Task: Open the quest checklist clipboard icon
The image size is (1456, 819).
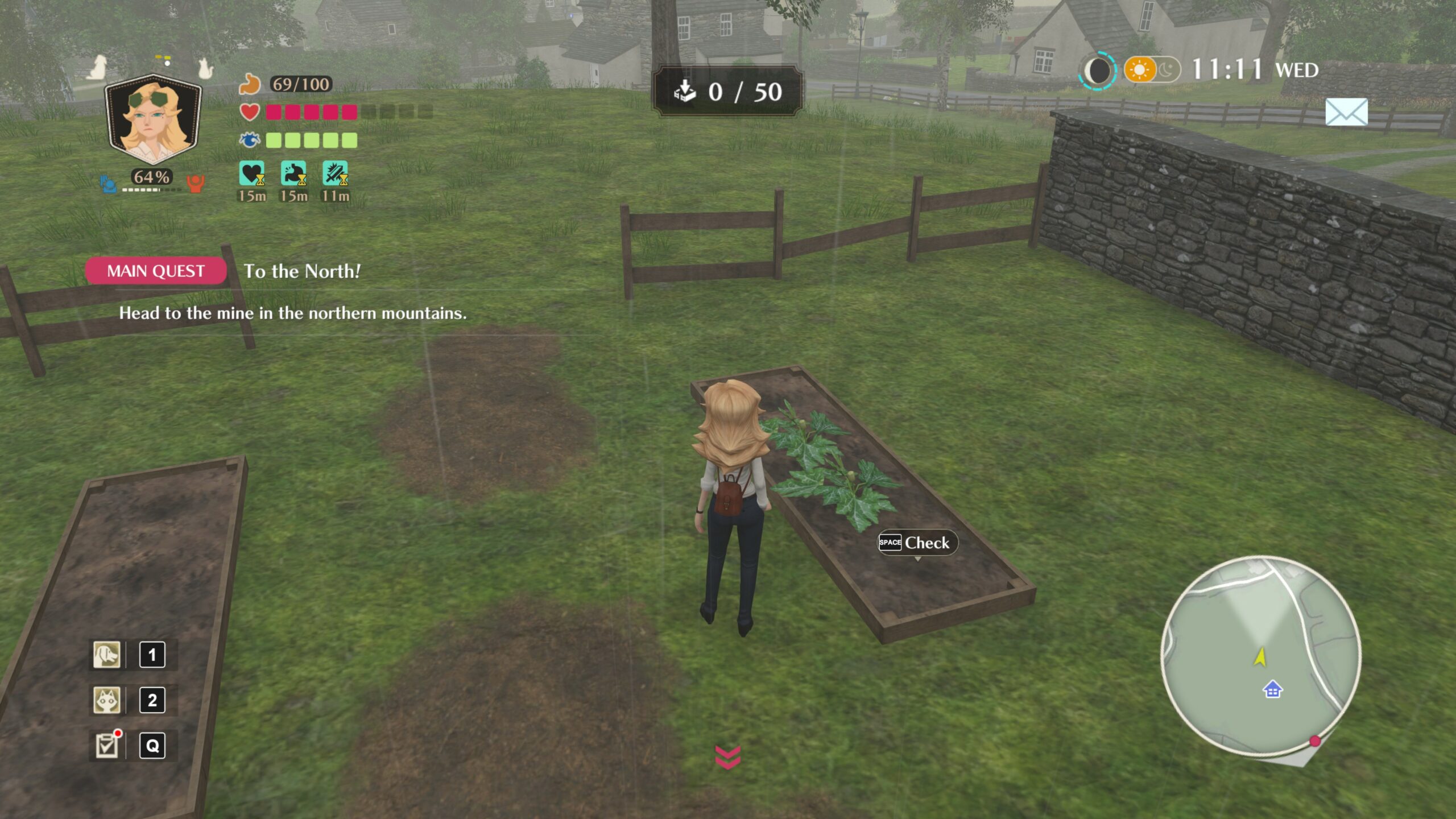Action: (107, 746)
